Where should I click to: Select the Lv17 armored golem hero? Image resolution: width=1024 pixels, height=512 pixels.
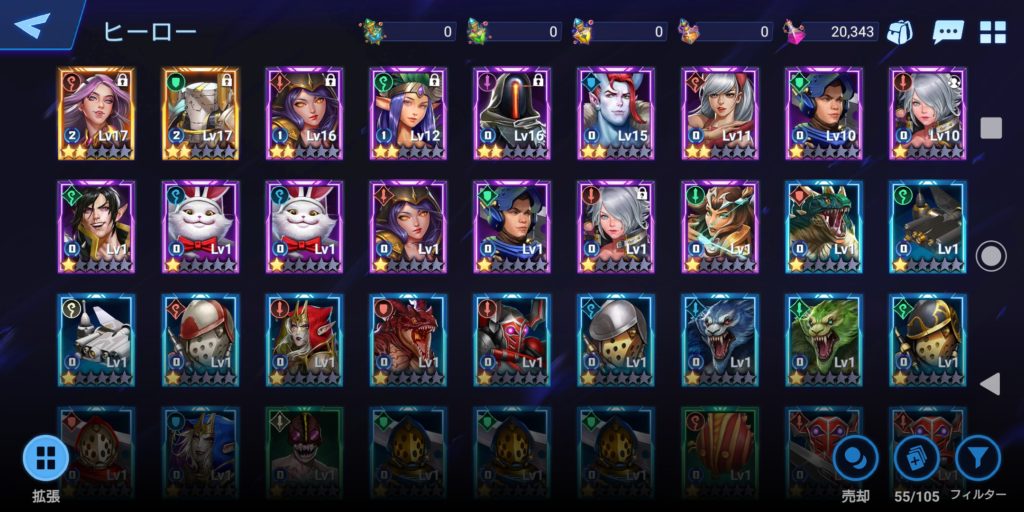point(200,113)
